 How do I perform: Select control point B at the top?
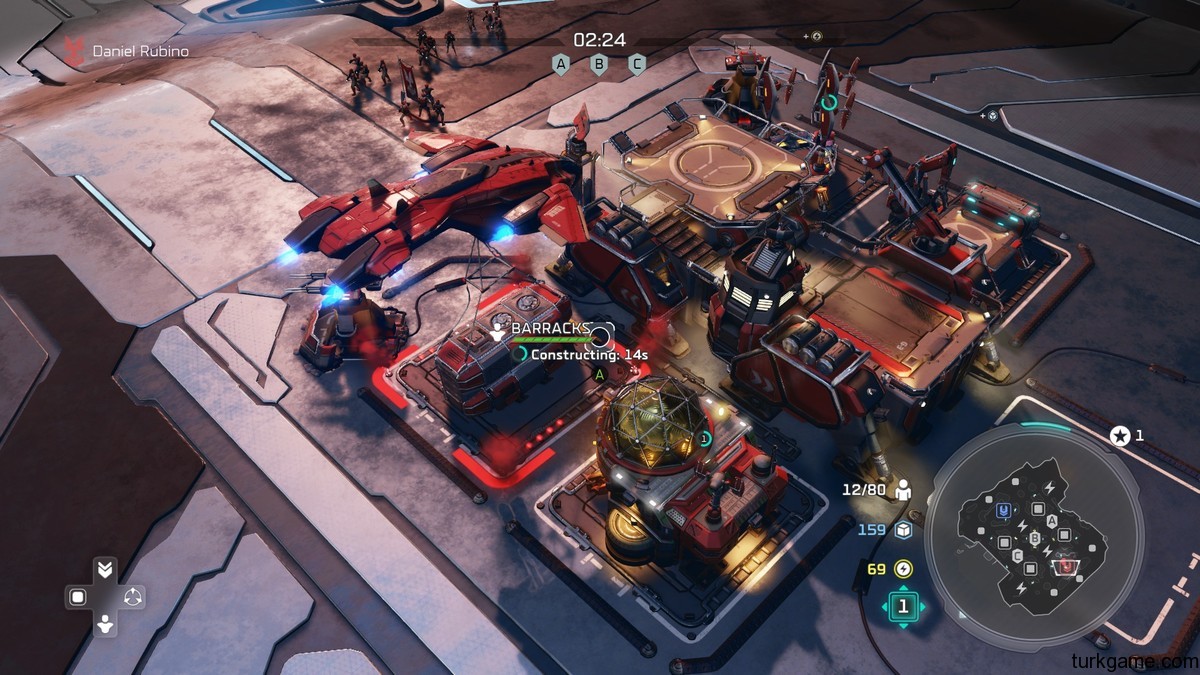pyautogui.click(x=599, y=65)
